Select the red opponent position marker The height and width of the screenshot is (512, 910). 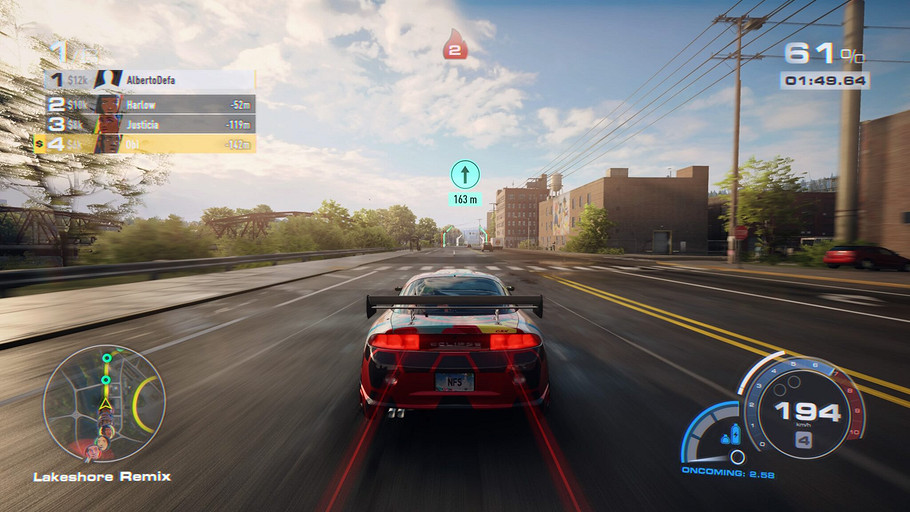point(455,45)
